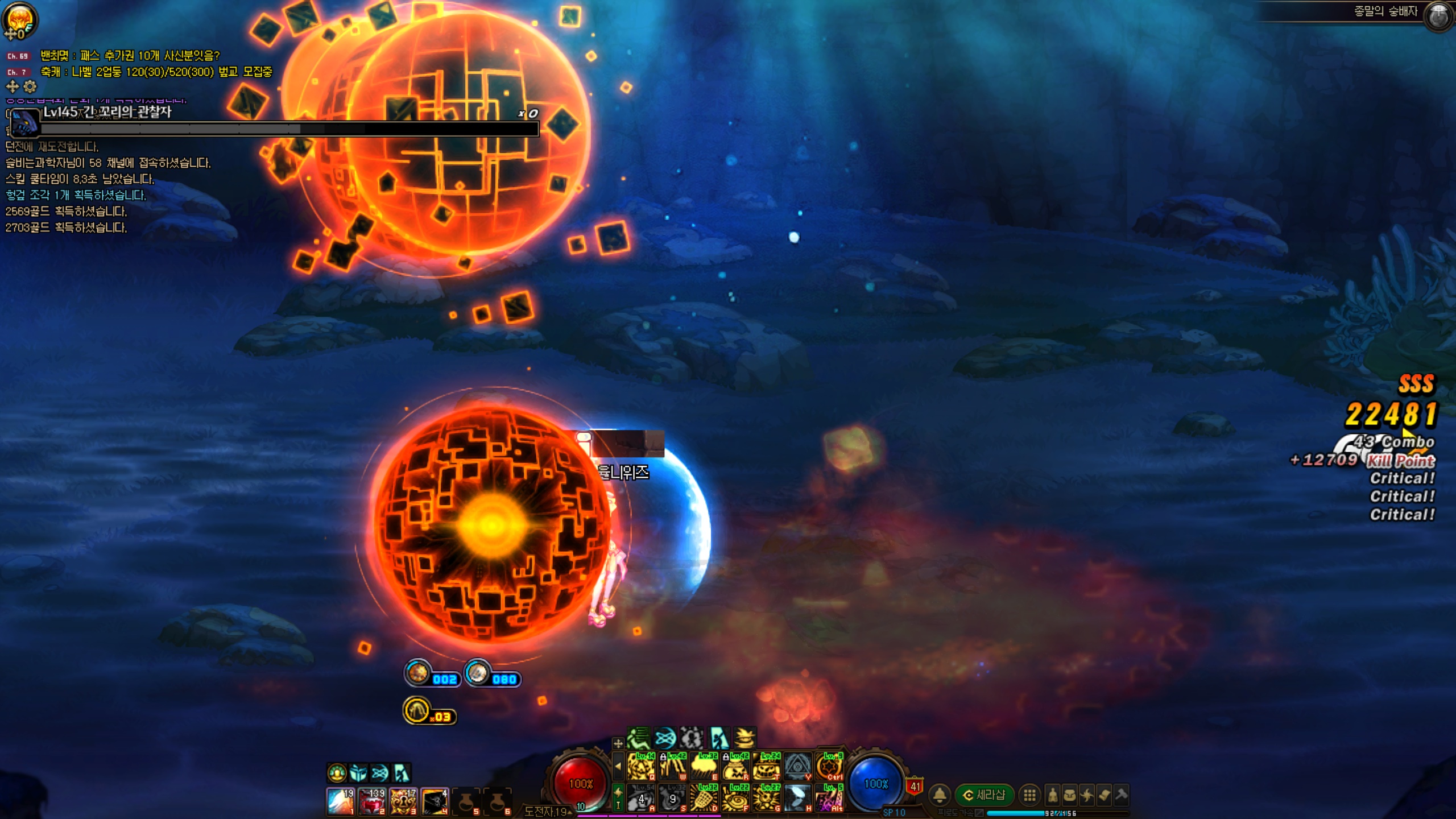The width and height of the screenshot is (1456, 819).
Task: Activate the yellow rain cloud skill (E)
Action: (704, 767)
